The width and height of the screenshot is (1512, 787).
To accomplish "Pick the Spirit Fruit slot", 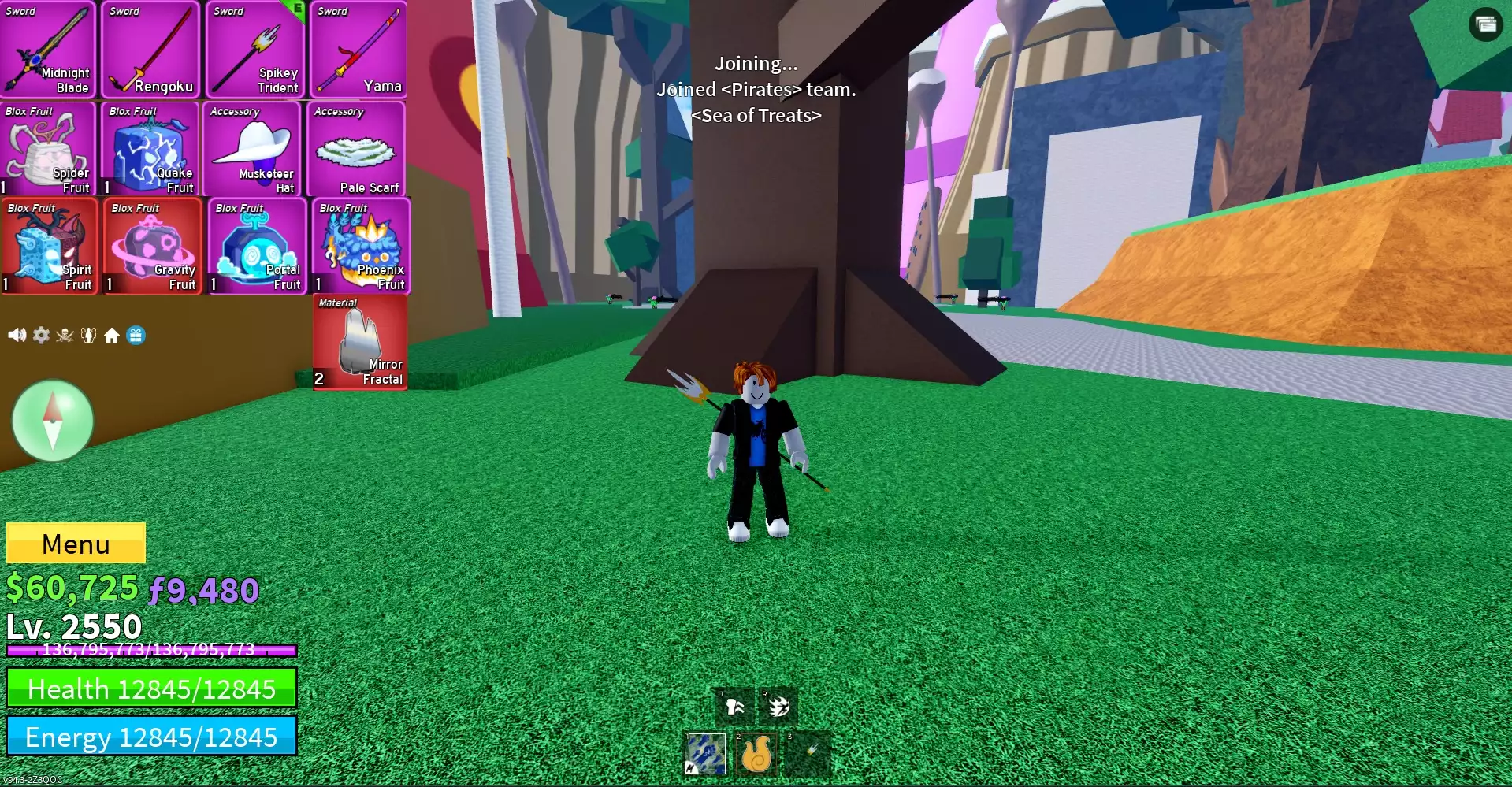I will 50,247.
